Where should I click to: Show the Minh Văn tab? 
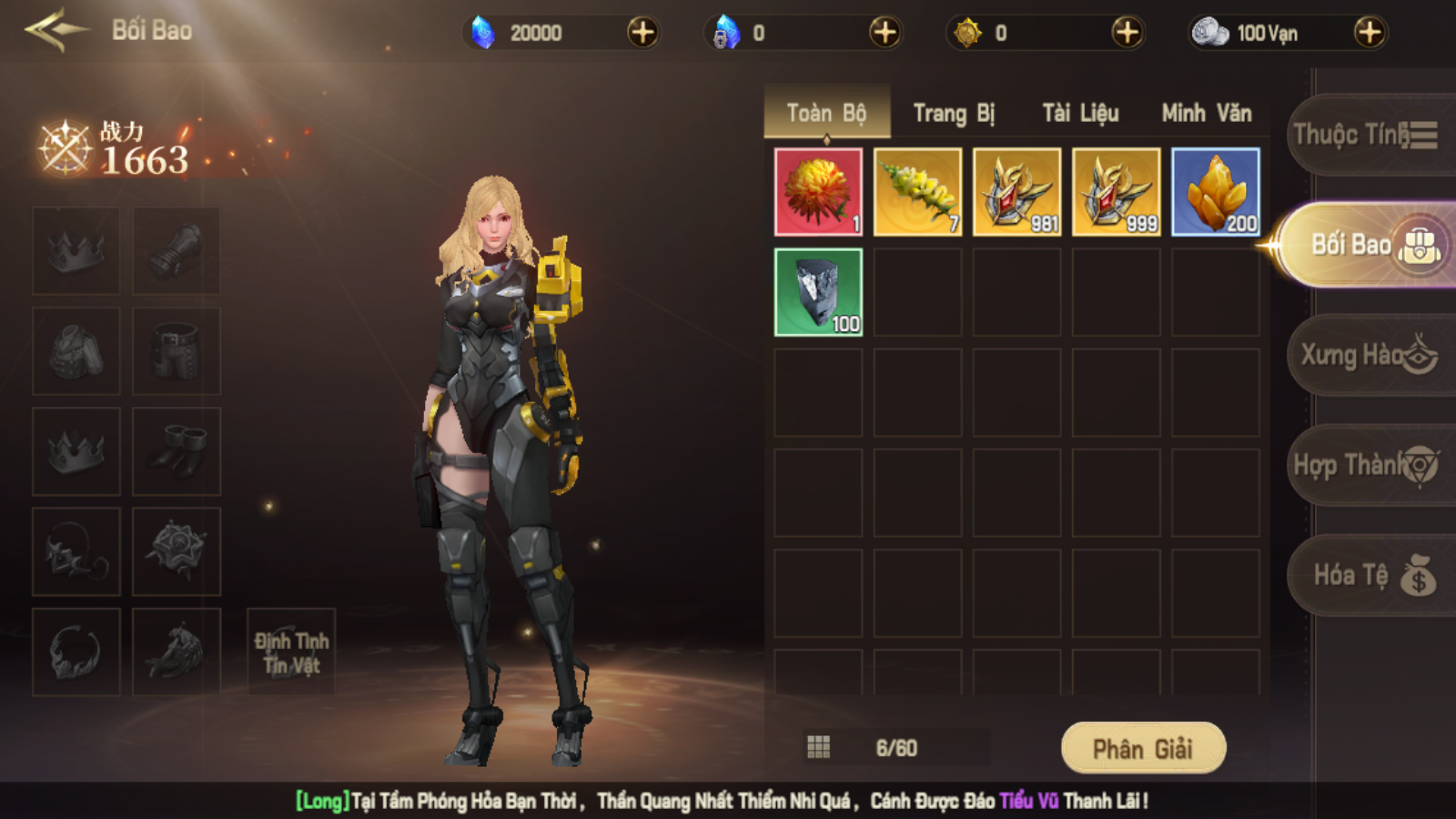pyautogui.click(x=1207, y=114)
